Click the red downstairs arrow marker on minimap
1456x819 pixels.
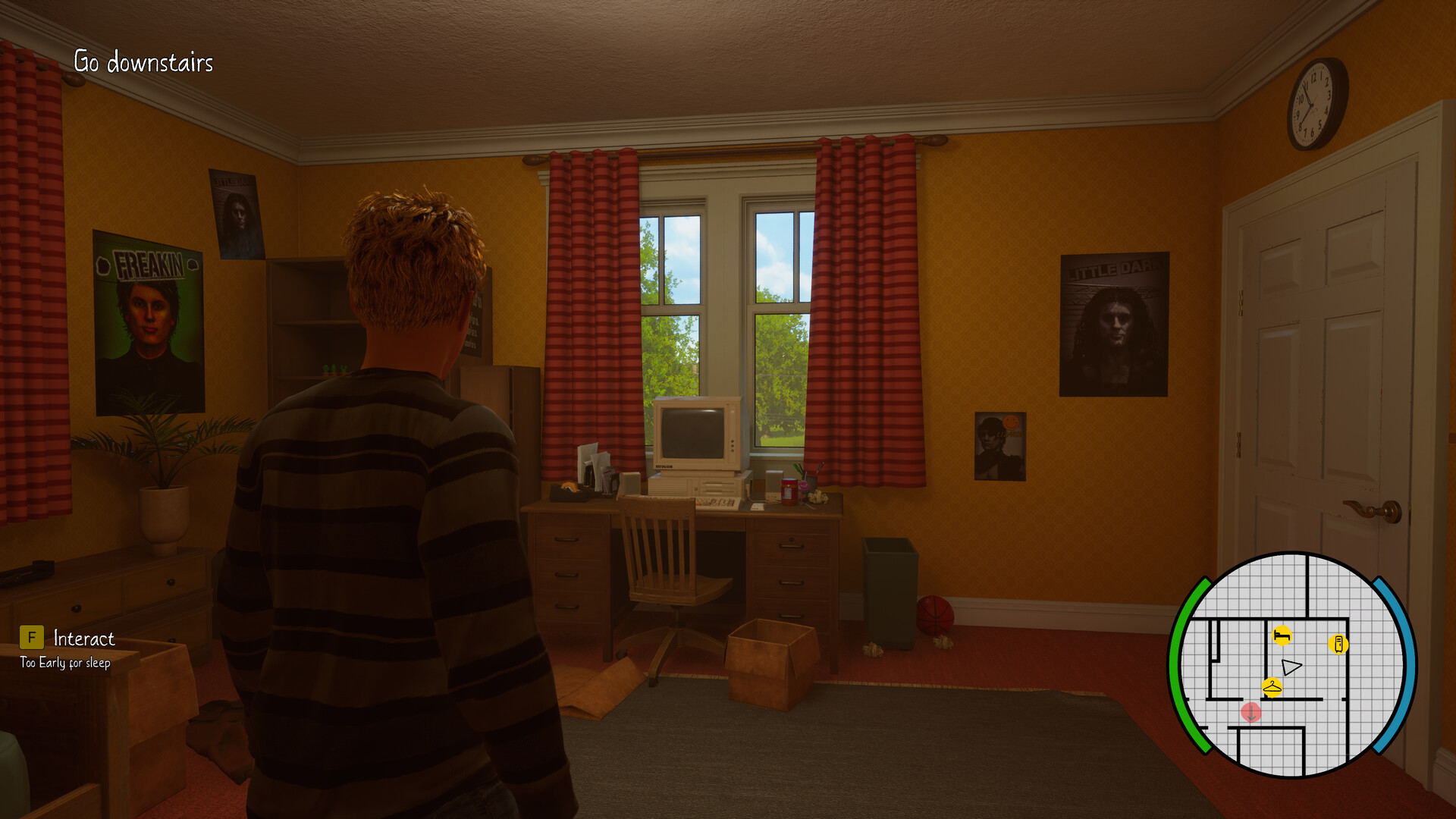tap(1252, 712)
